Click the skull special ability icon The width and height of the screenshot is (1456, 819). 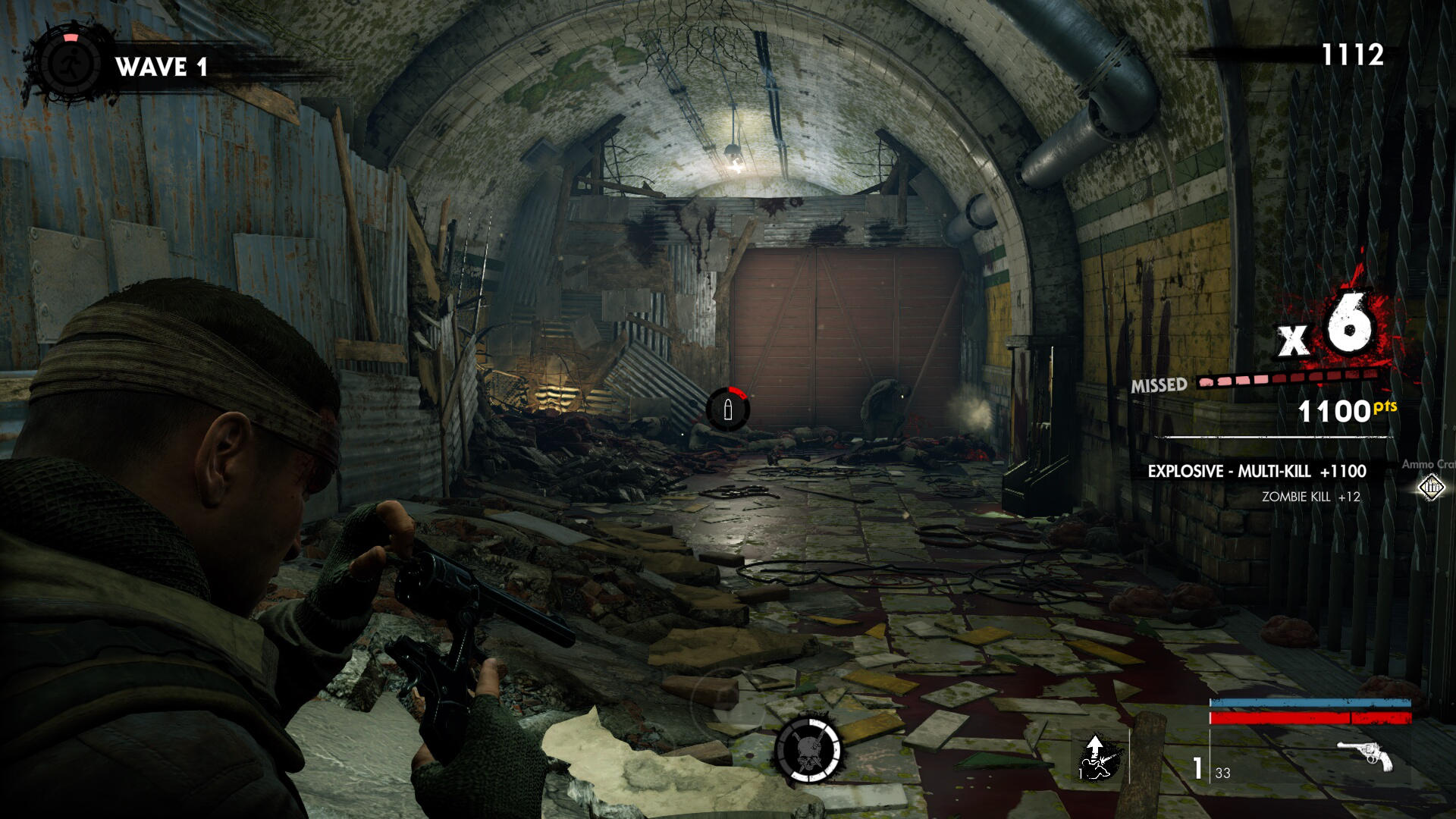(808, 750)
